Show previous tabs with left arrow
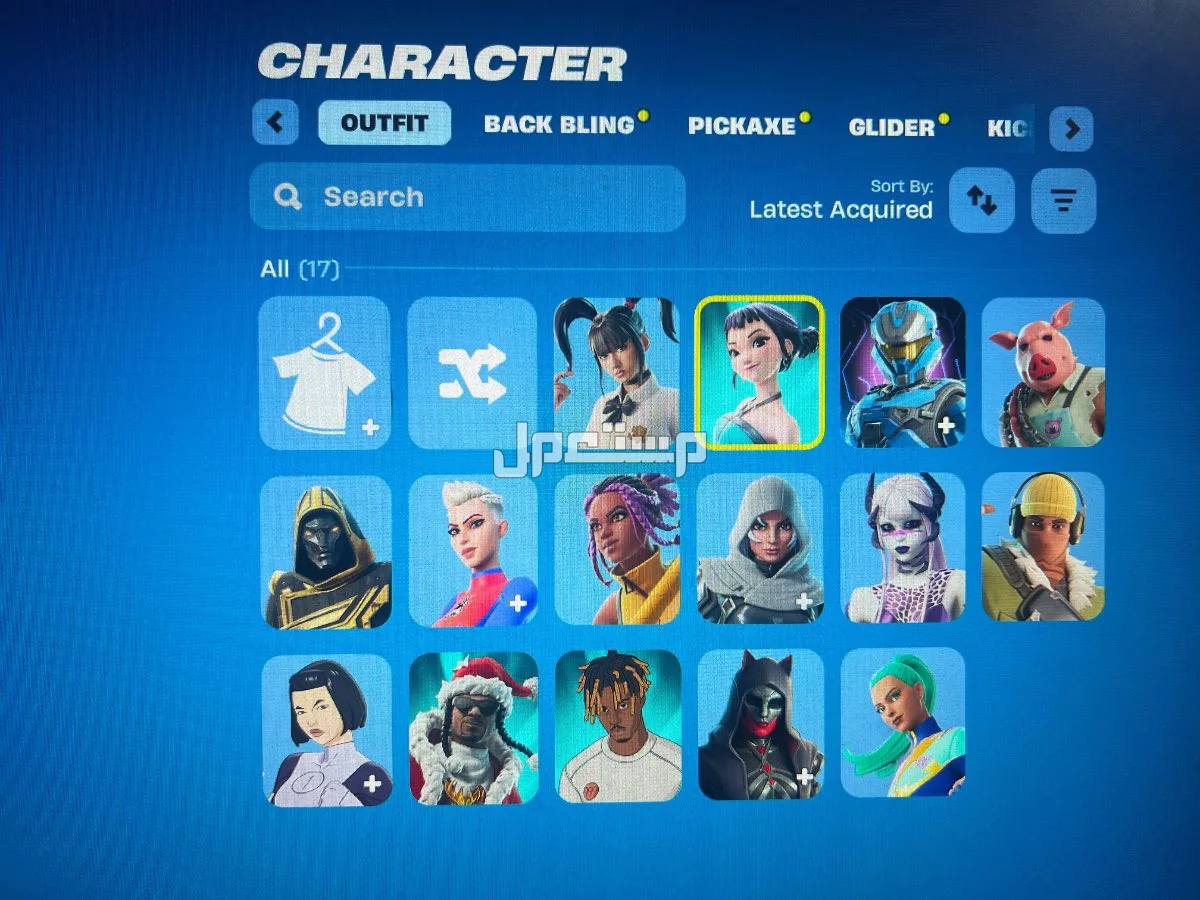 [x=275, y=124]
